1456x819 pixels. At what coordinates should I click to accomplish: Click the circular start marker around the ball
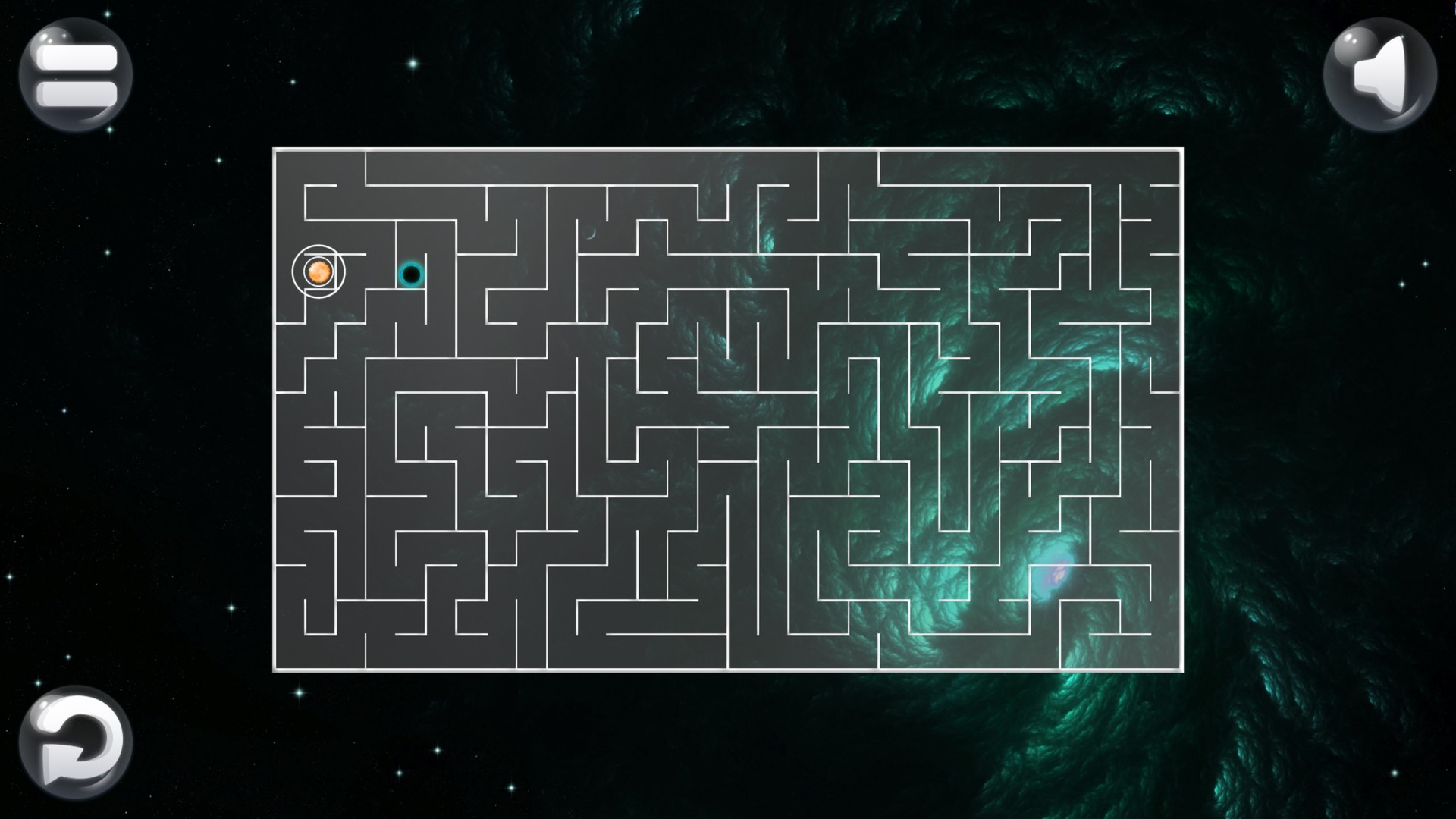[x=318, y=271]
